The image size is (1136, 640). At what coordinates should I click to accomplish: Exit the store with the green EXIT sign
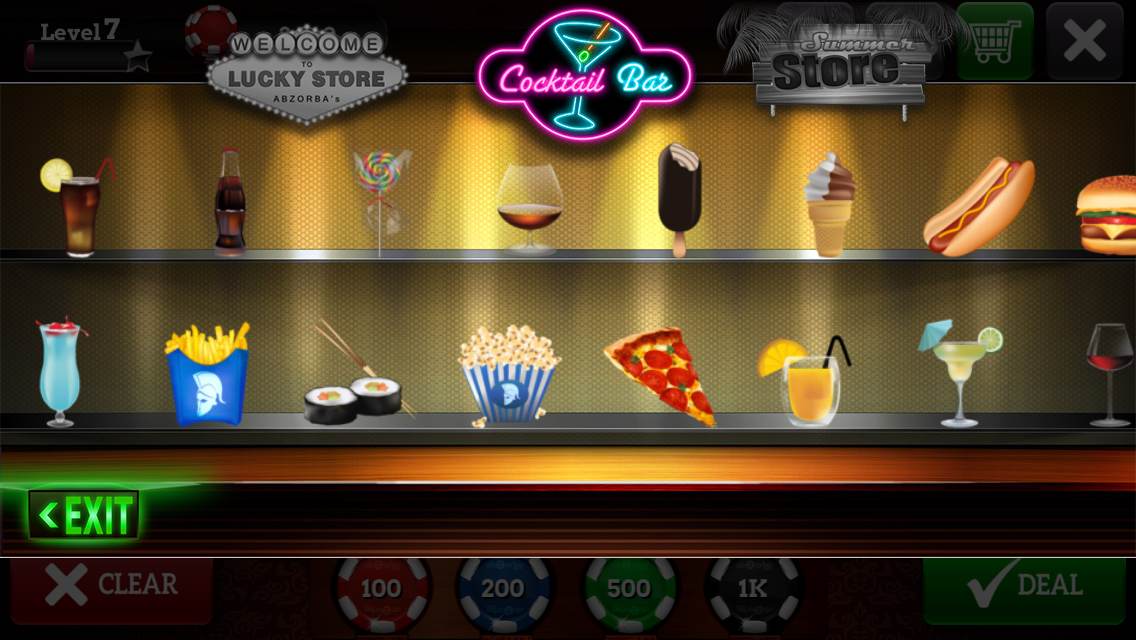(x=84, y=515)
